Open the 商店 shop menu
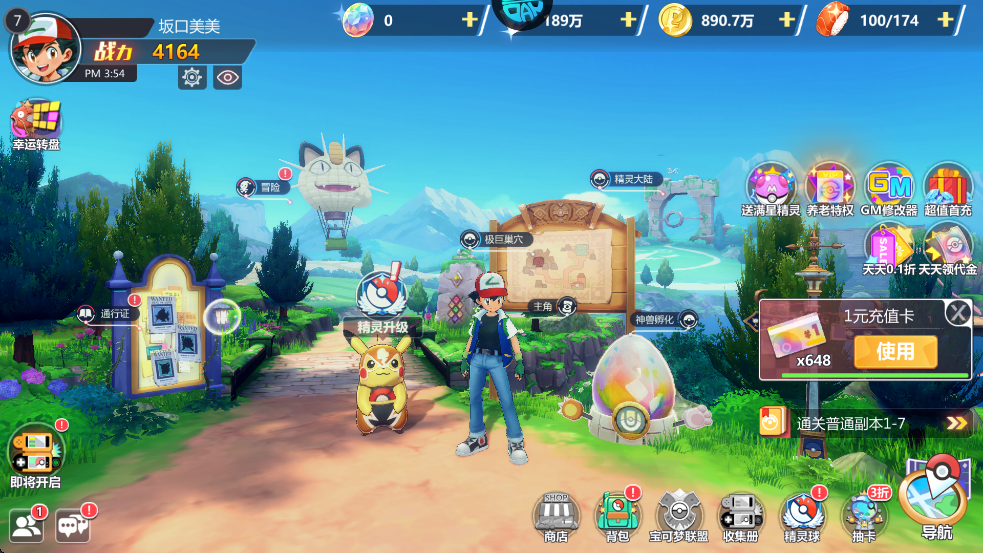Image resolution: width=983 pixels, height=553 pixels. (556, 514)
